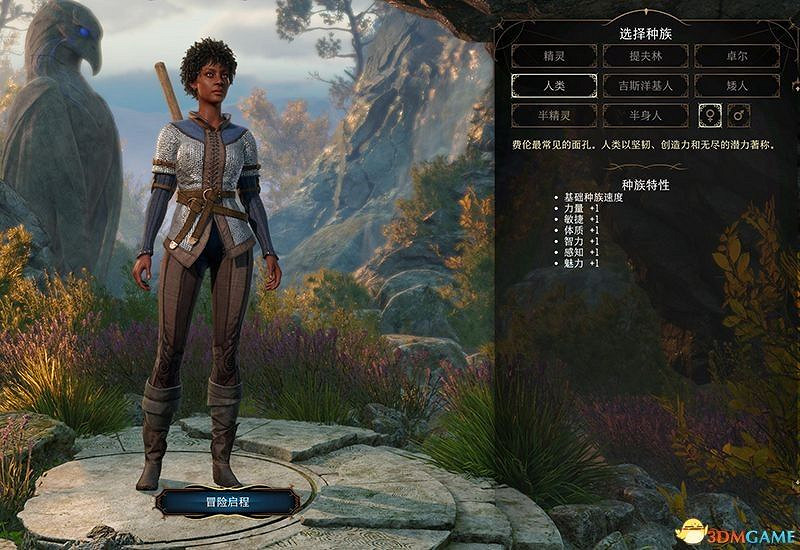Select the 矮人 (Dwarf) race

coord(736,86)
